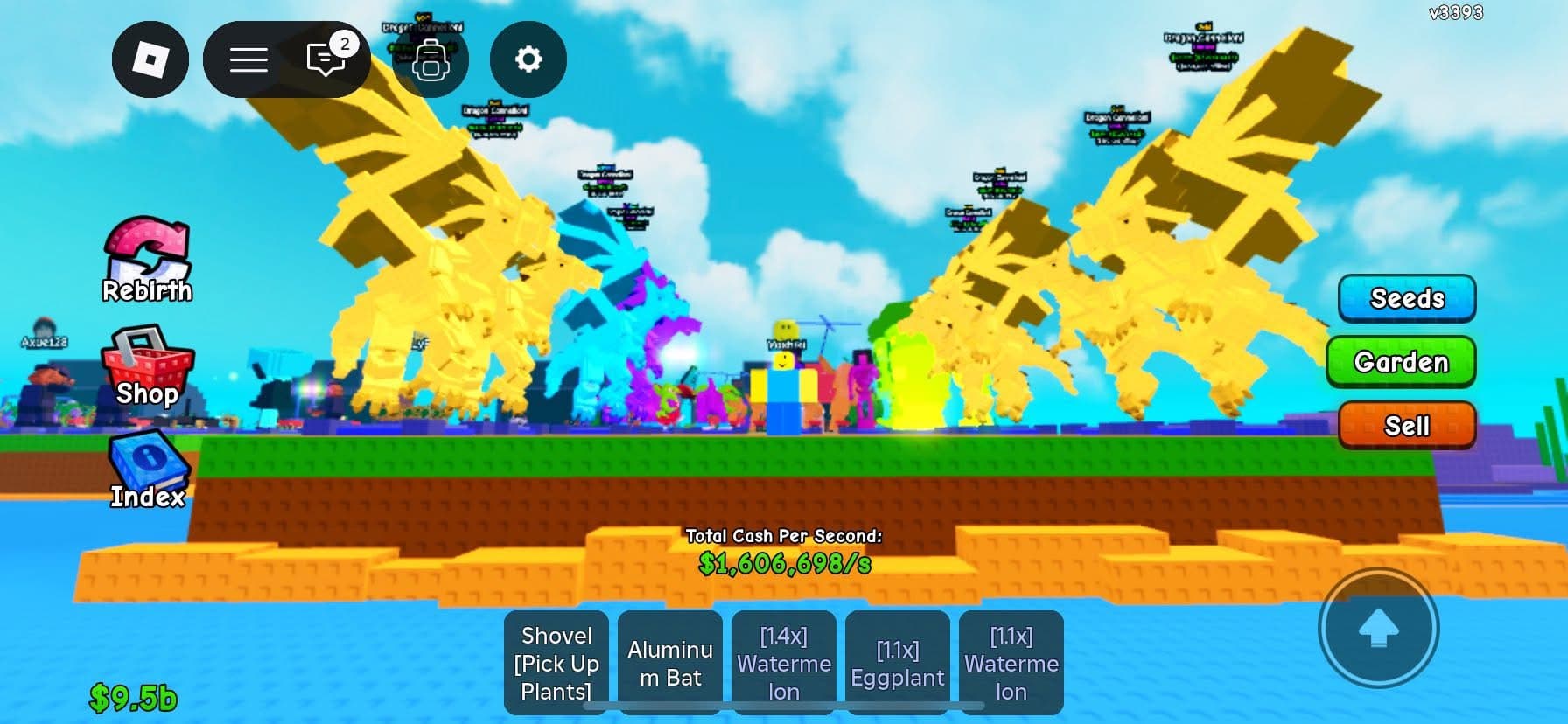Pick the [1.1x] Watermelon hotbar slot
The width and height of the screenshot is (1568, 724).
(x=1011, y=663)
